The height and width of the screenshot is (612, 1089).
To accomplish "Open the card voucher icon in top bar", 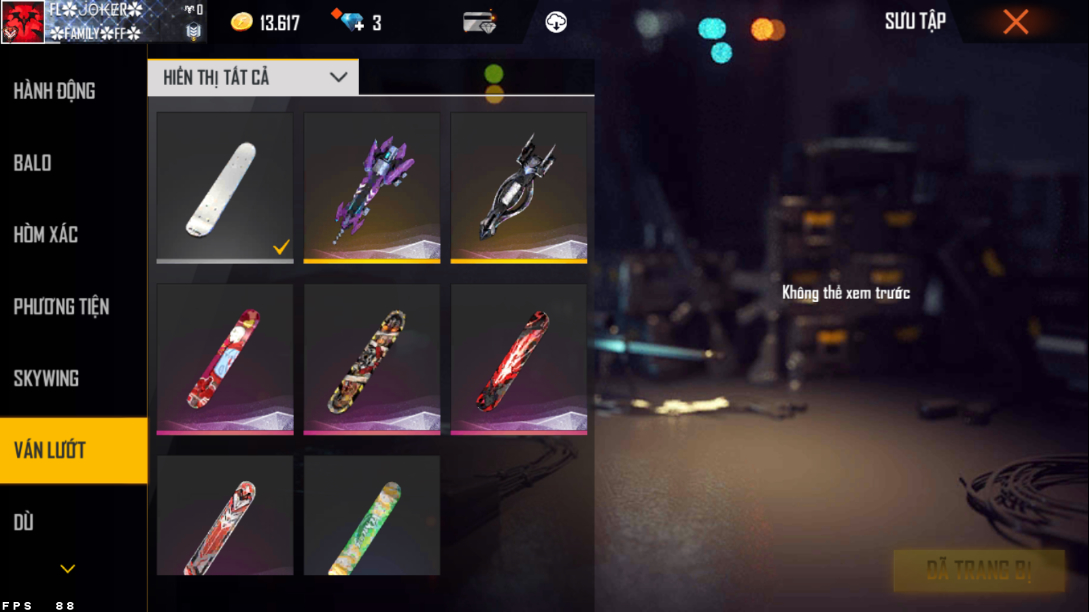I will tap(480, 22).
